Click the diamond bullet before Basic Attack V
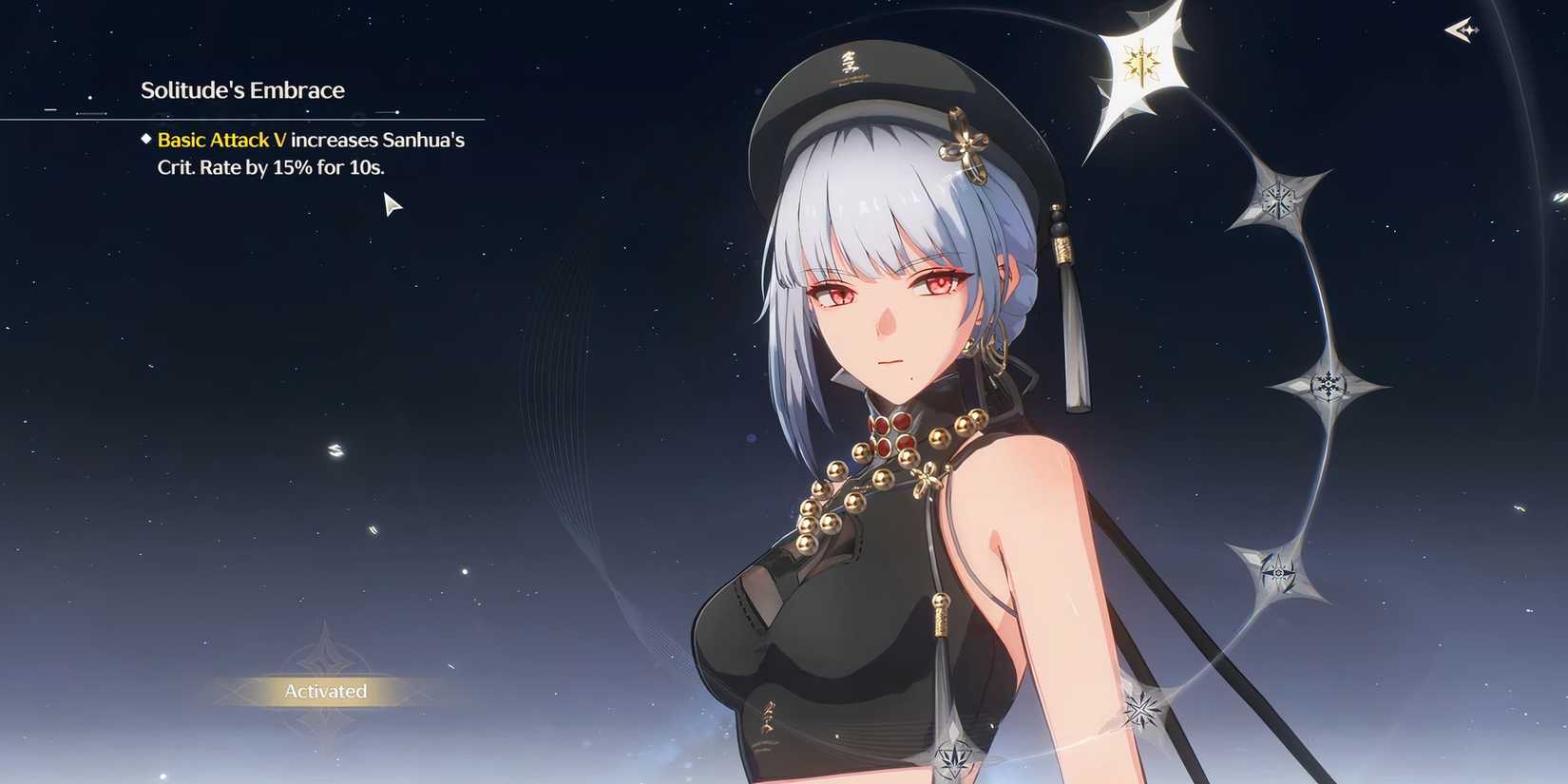The height and width of the screenshot is (784, 1568). tap(145, 140)
